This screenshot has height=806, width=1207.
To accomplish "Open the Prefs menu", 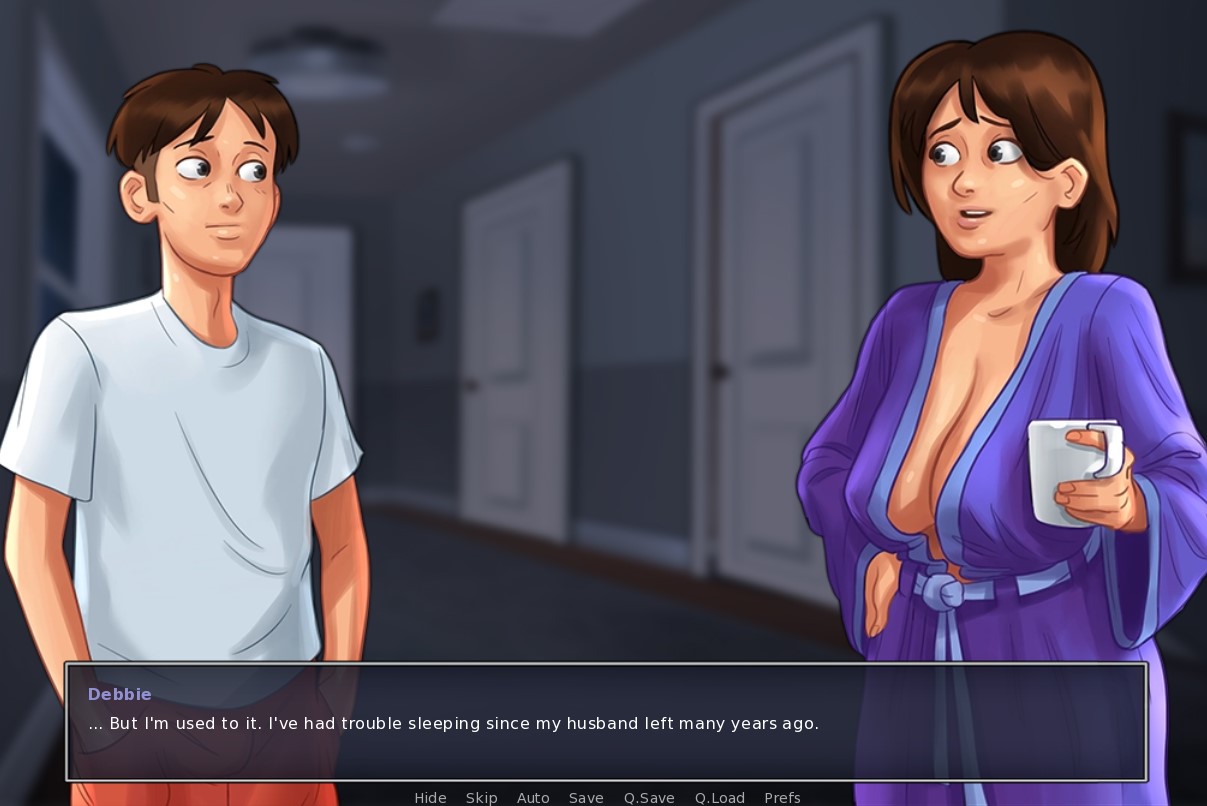I will click(782, 797).
